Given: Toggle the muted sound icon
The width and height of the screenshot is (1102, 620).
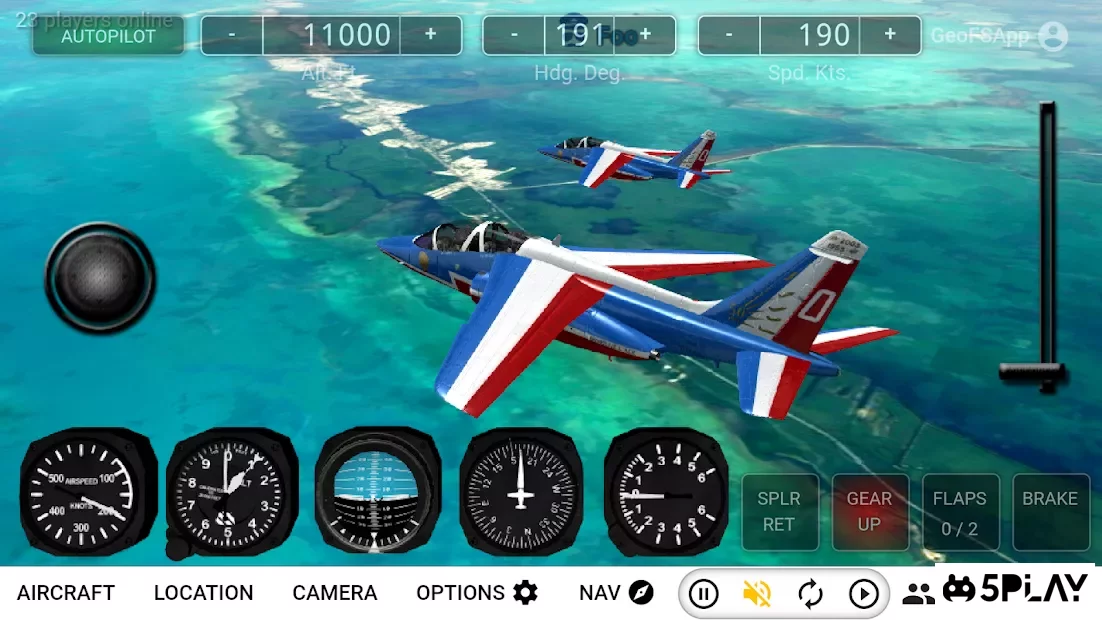Looking at the screenshot, I should [757, 594].
